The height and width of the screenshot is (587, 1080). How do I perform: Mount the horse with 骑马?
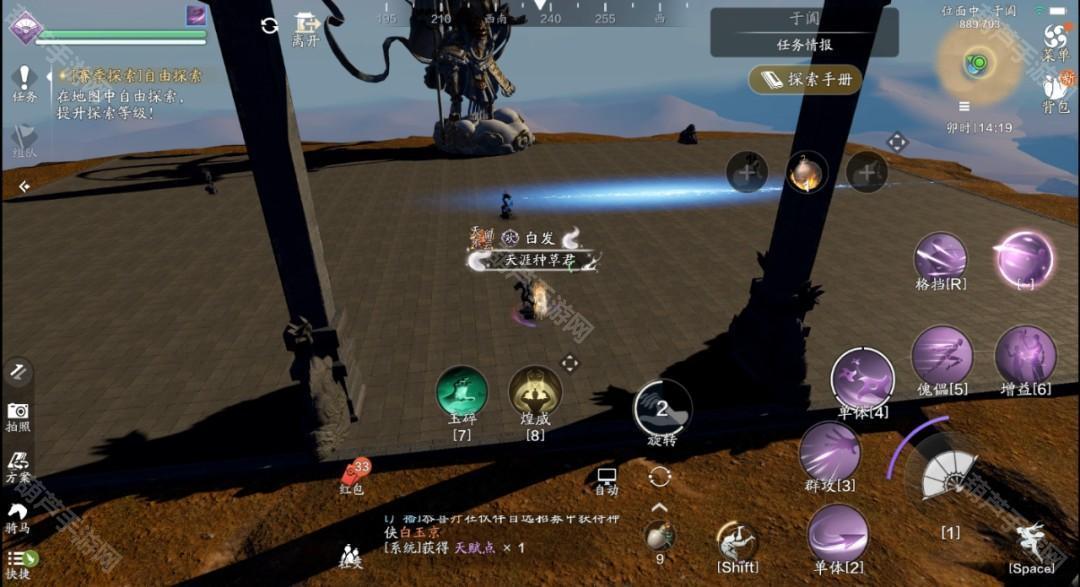(x=18, y=517)
